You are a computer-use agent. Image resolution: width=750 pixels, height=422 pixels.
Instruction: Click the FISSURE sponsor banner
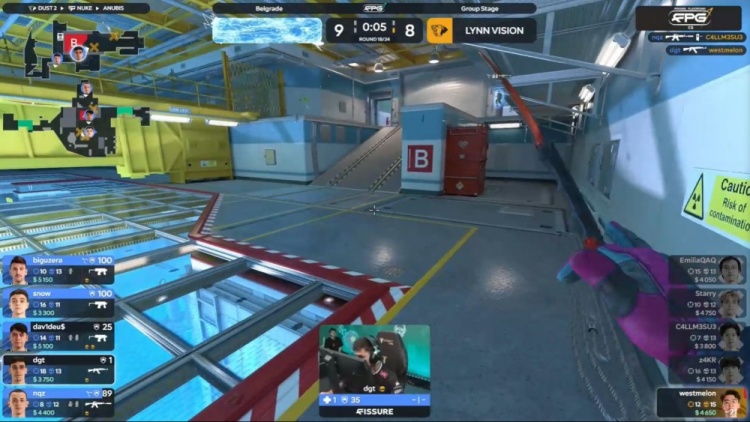[374, 410]
